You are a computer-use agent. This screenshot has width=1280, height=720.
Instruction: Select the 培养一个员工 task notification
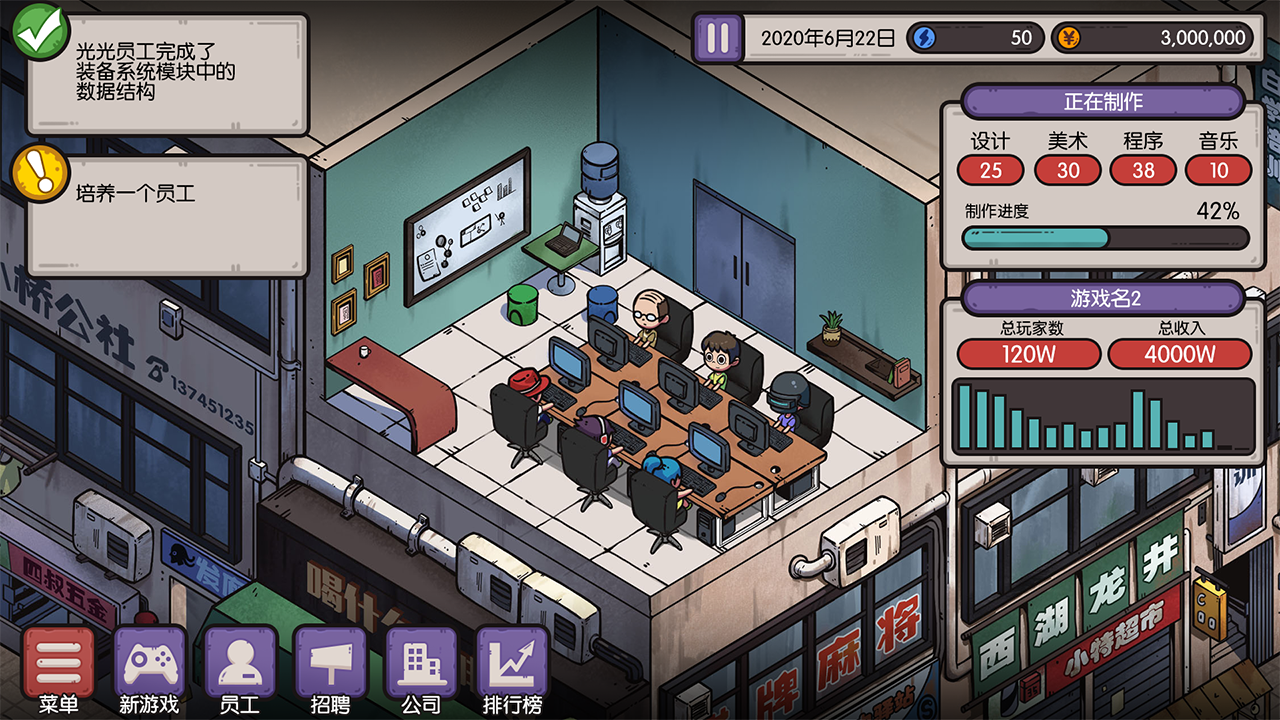click(x=167, y=214)
